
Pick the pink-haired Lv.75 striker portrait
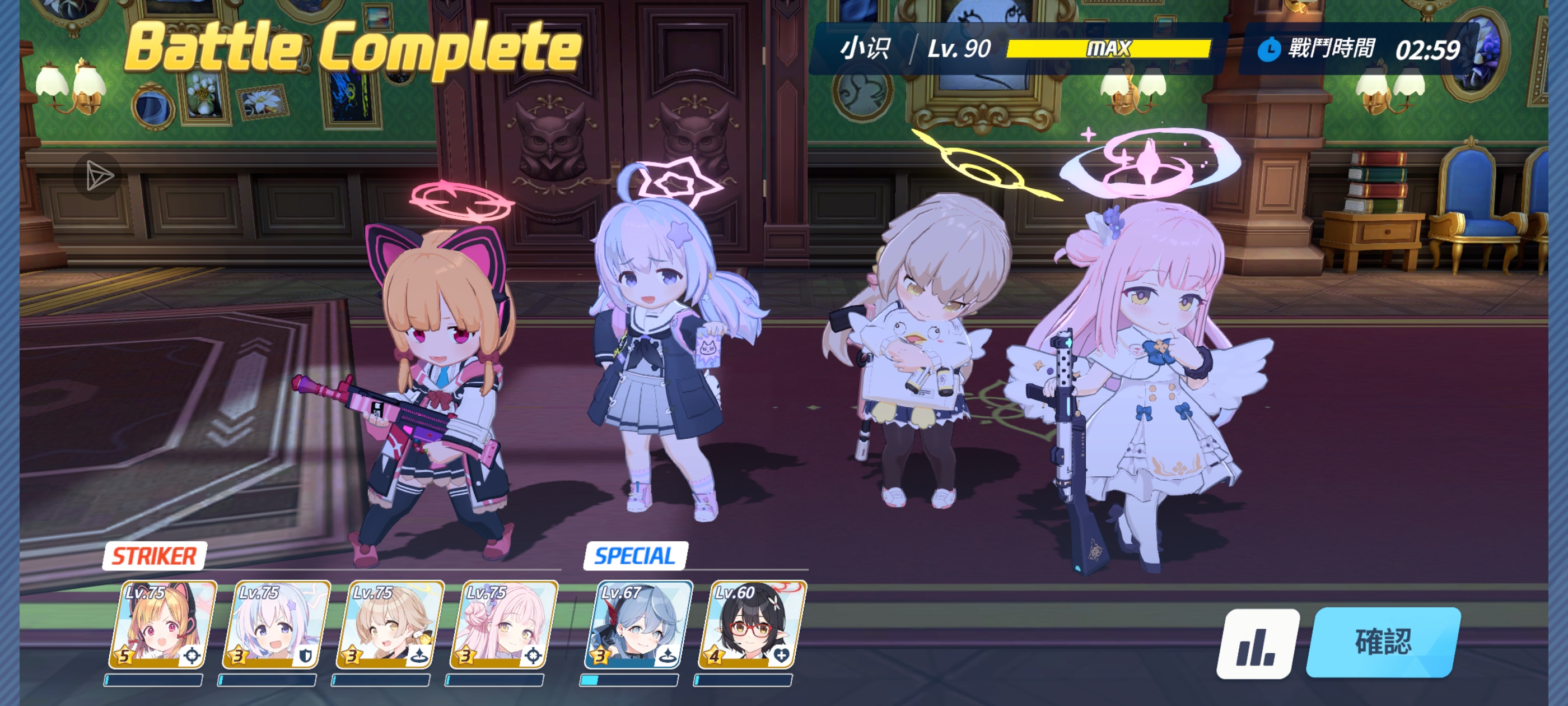(503, 624)
